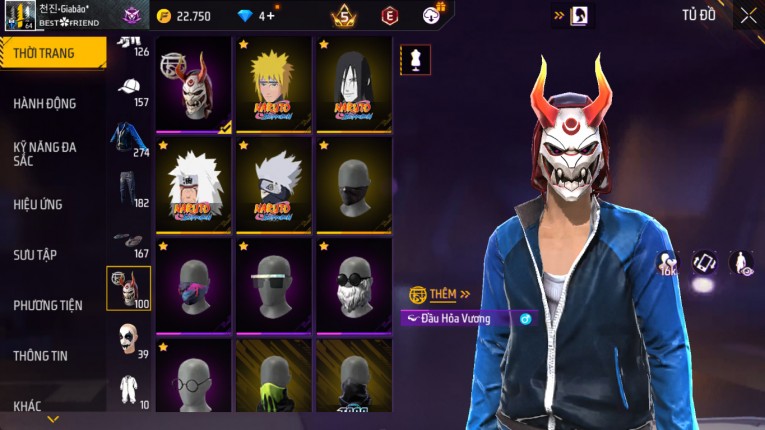Screen dimensions: 765x430
Task: Show the Phương Tiện category
Action: point(48,305)
